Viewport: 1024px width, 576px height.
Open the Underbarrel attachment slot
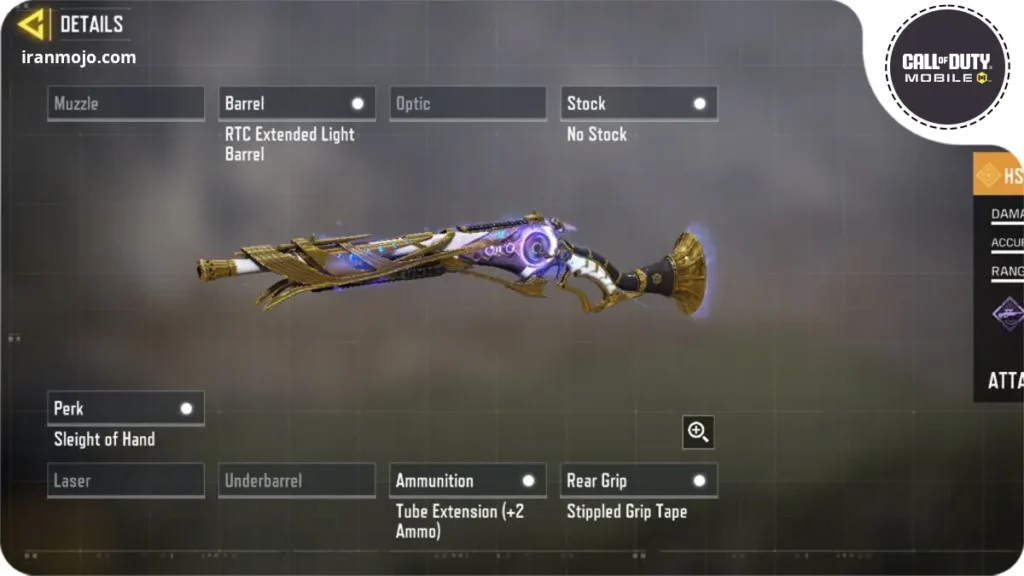[x=297, y=481]
